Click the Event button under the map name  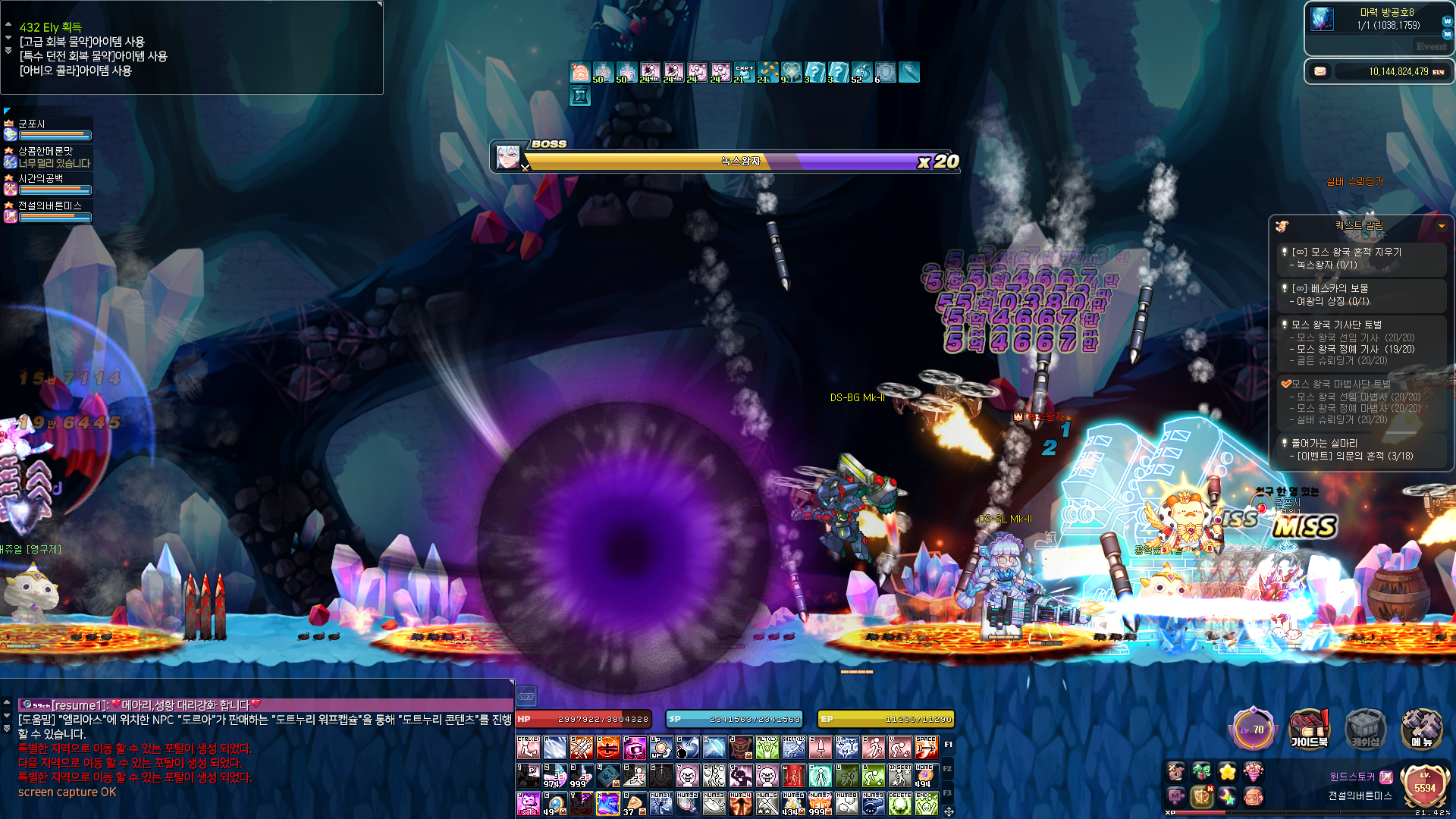[x=1431, y=47]
